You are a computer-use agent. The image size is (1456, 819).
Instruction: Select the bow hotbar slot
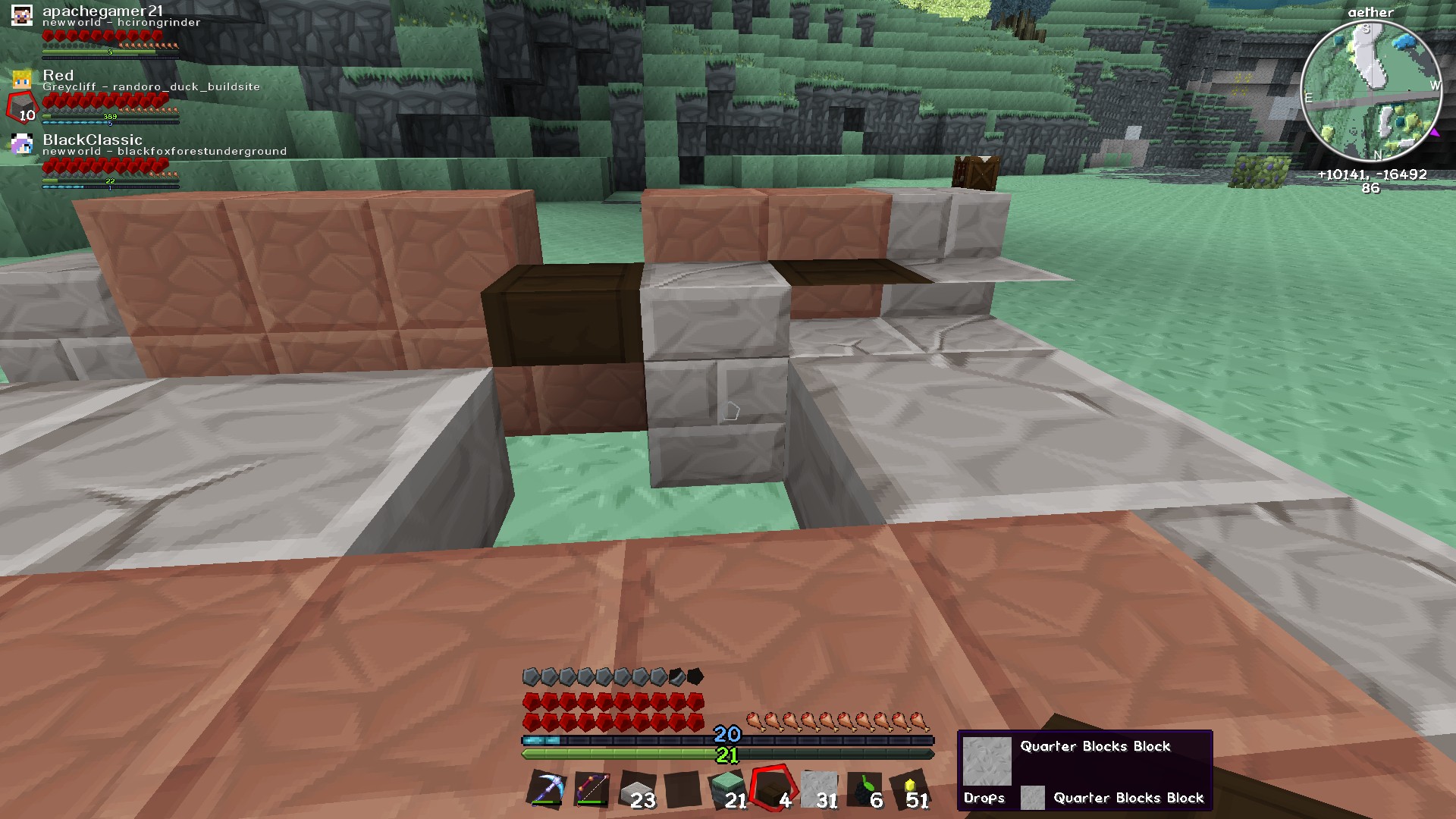click(592, 790)
